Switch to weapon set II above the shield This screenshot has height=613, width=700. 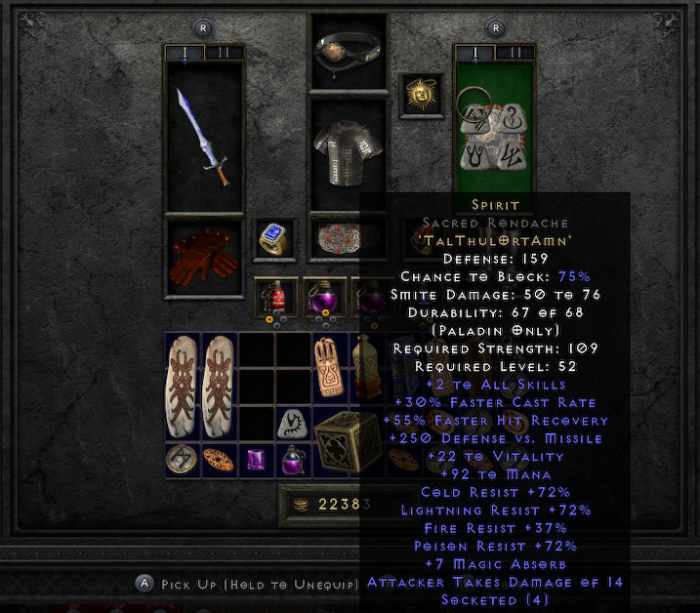(514, 53)
